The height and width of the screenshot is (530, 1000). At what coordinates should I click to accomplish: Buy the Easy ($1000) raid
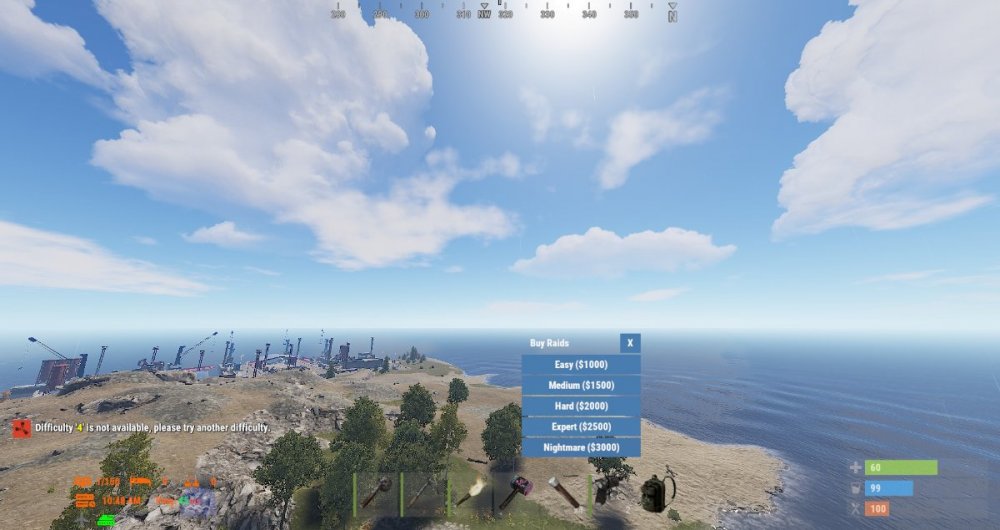click(581, 365)
